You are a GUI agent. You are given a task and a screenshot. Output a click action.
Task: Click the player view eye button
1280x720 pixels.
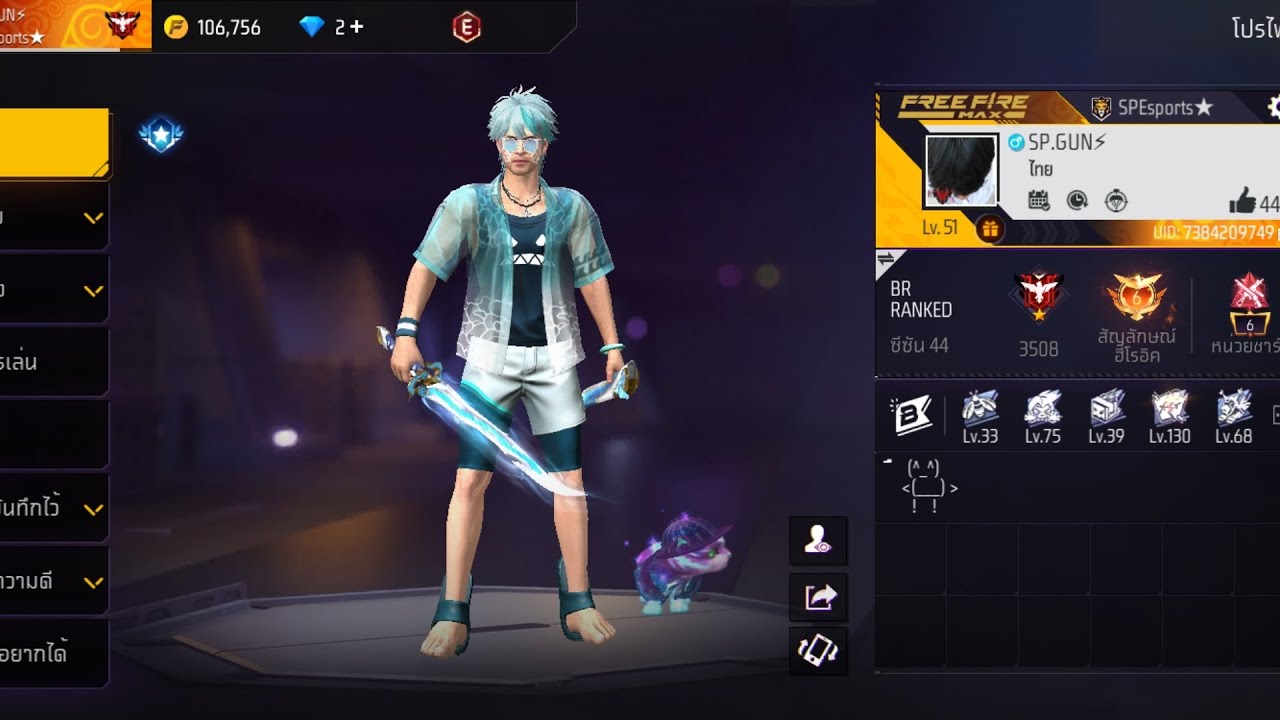coord(818,541)
